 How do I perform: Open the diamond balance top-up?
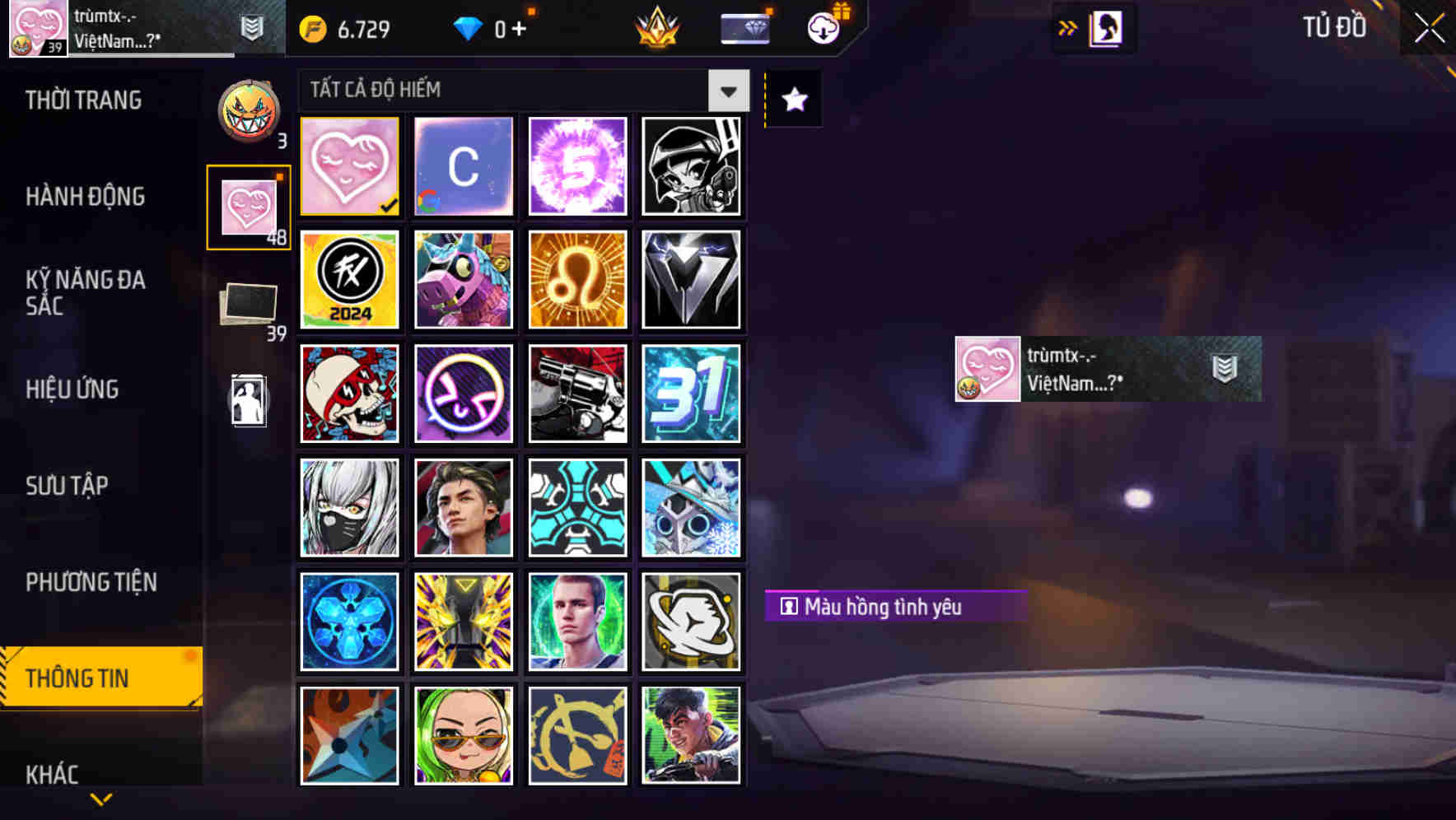tap(494, 28)
